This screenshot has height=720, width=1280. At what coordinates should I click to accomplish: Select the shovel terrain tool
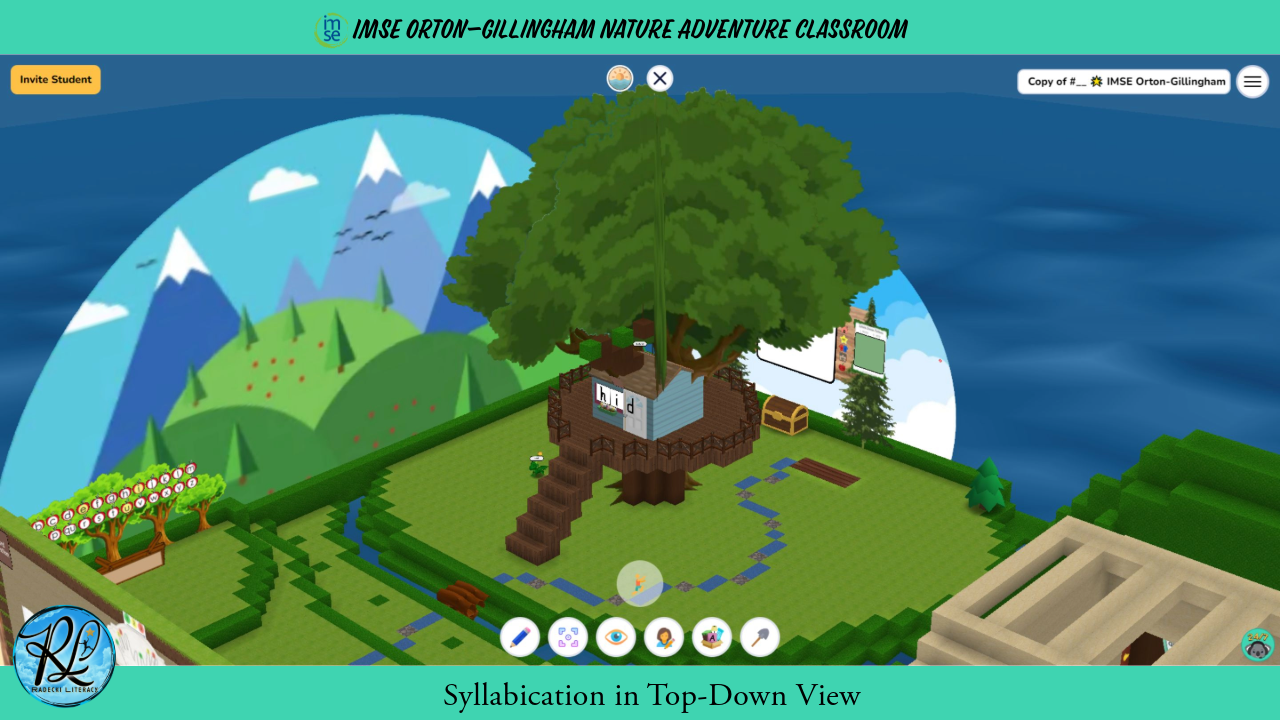point(759,637)
